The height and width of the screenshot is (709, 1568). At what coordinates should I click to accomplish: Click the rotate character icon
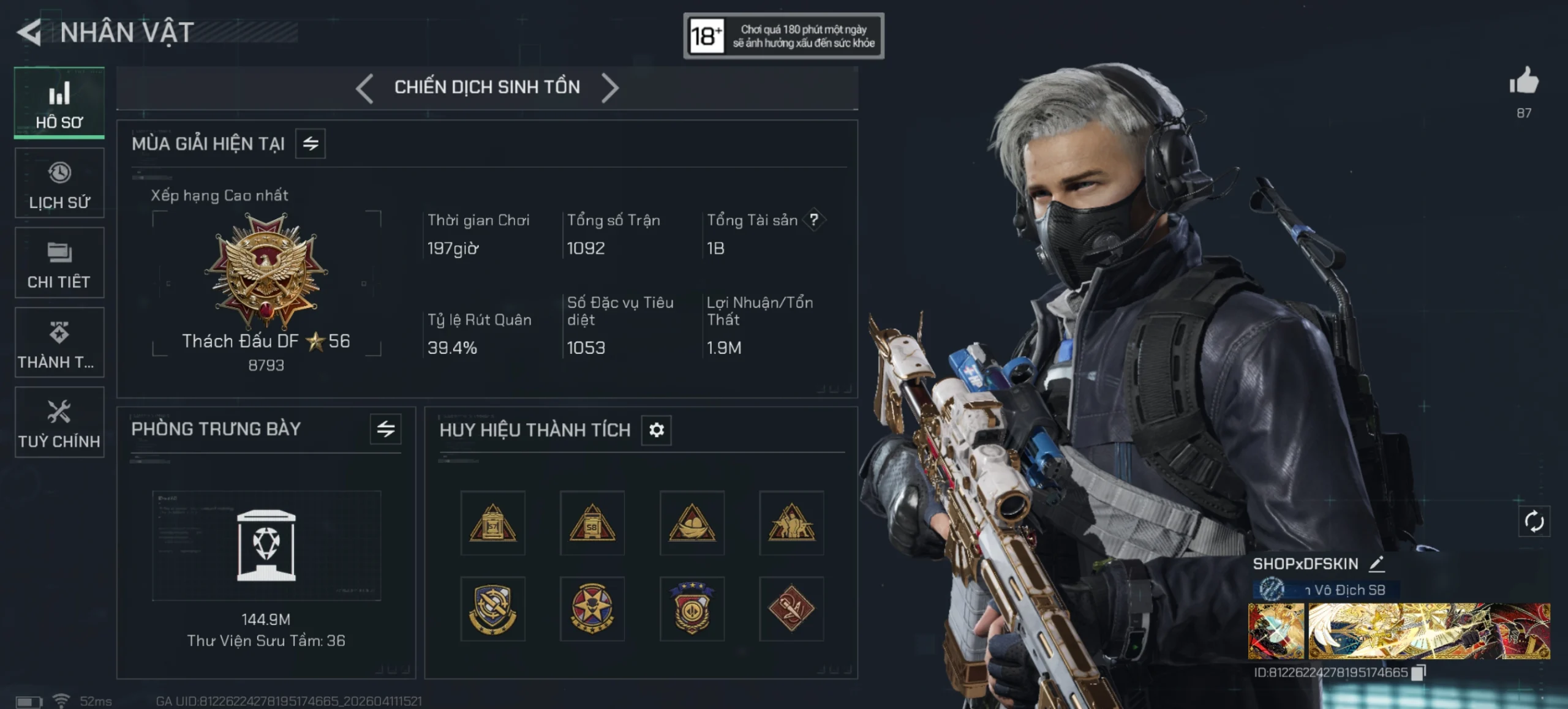[1534, 522]
